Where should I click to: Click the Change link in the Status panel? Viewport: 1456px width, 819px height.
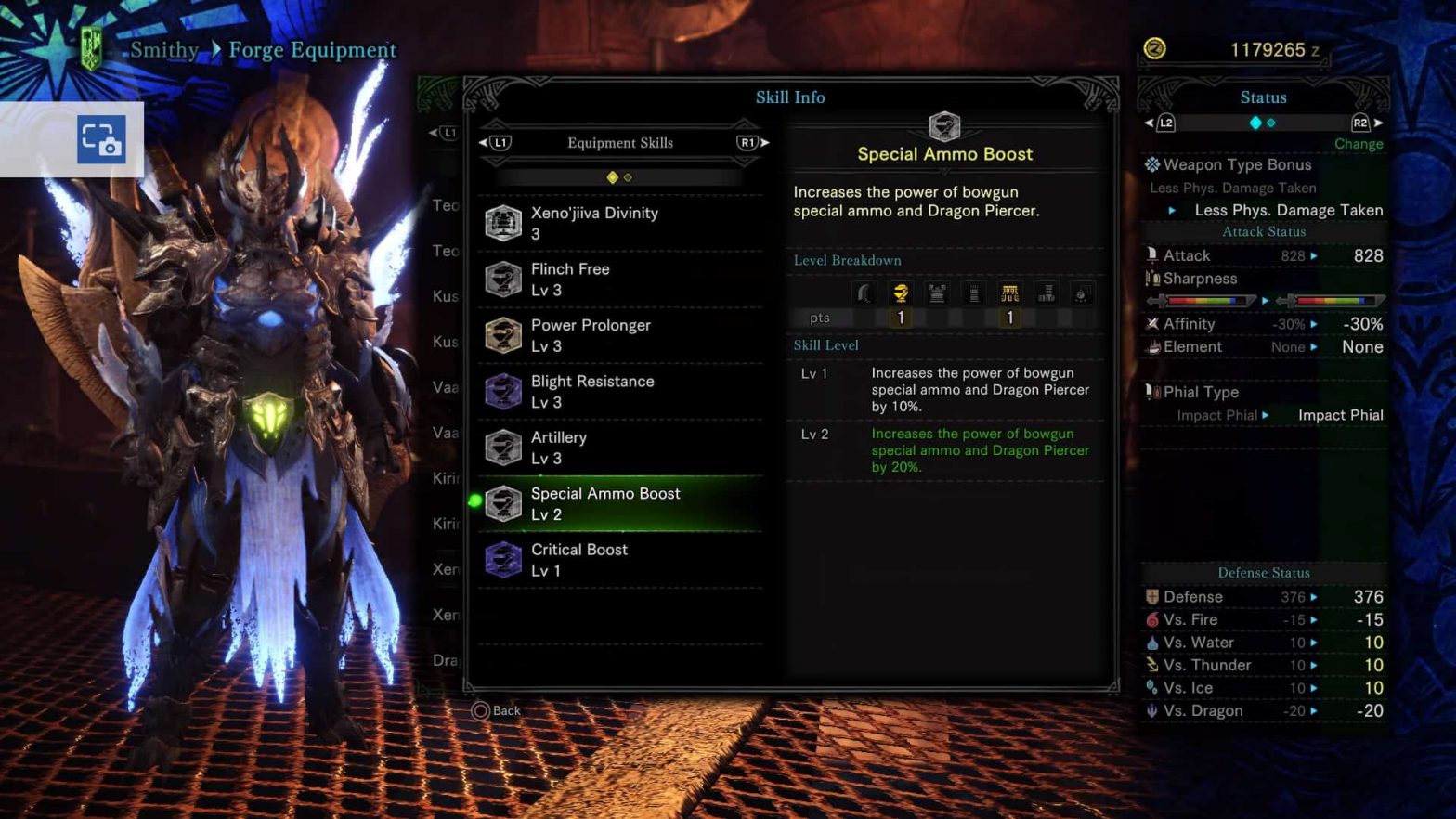point(1358,144)
